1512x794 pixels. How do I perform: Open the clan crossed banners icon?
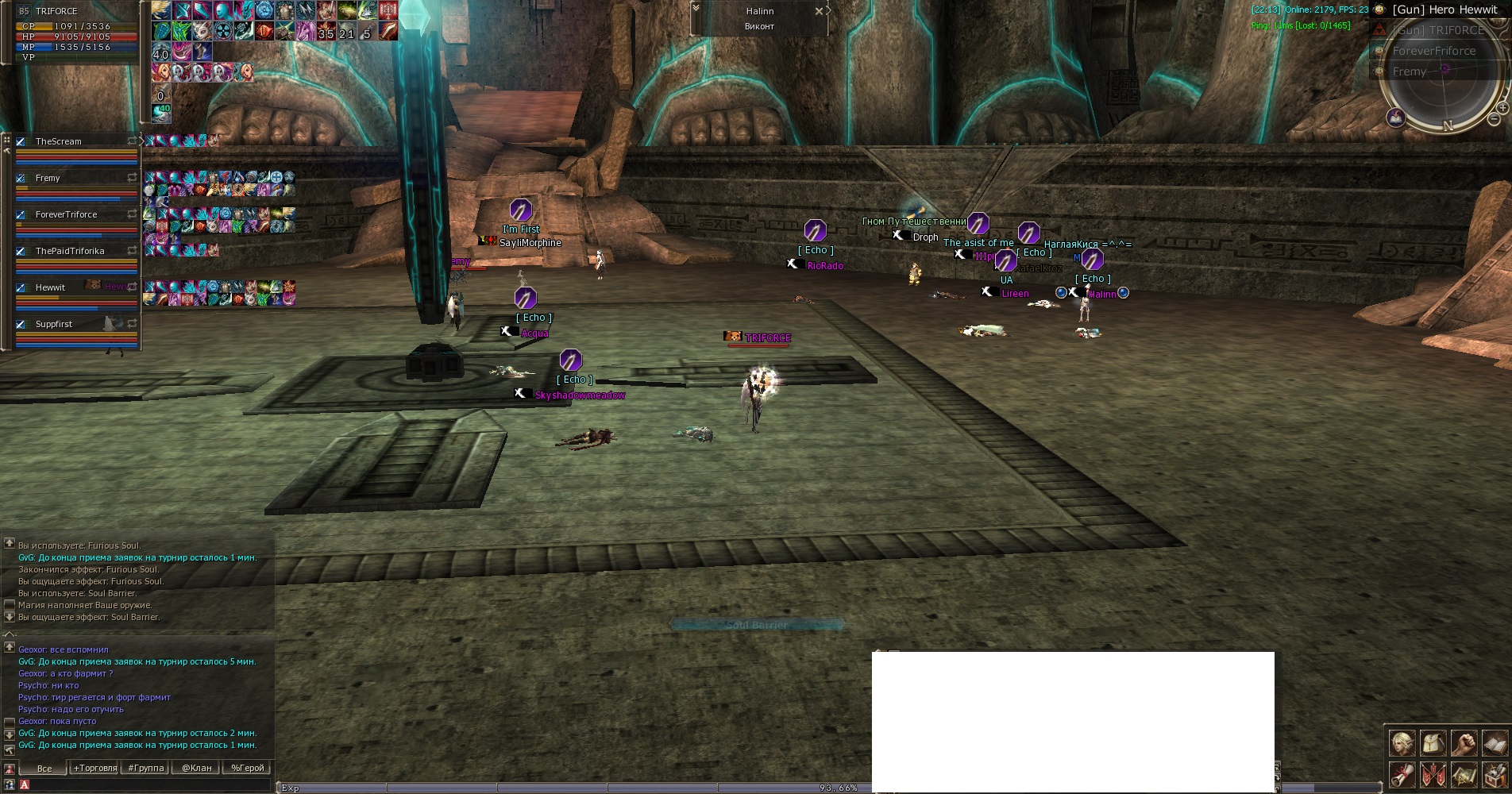(1433, 774)
